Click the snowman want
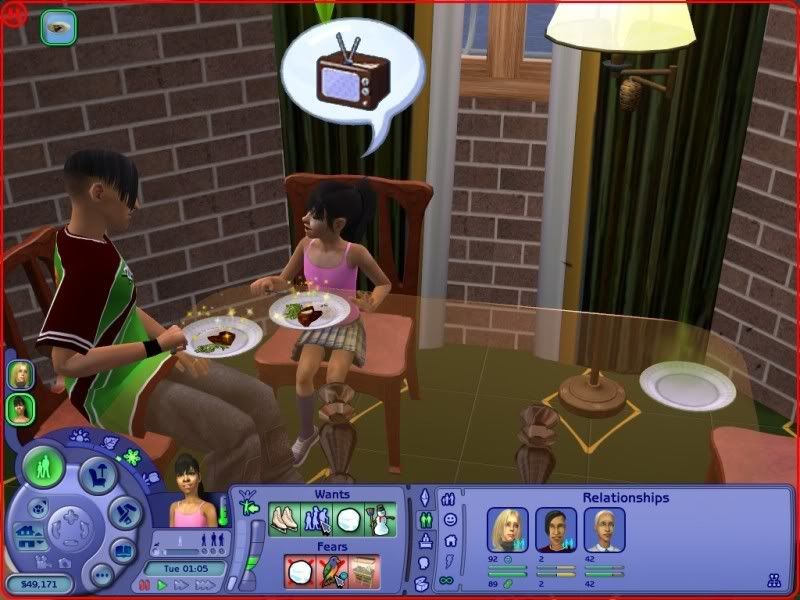The image size is (800, 600). pyautogui.click(x=381, y=519)
